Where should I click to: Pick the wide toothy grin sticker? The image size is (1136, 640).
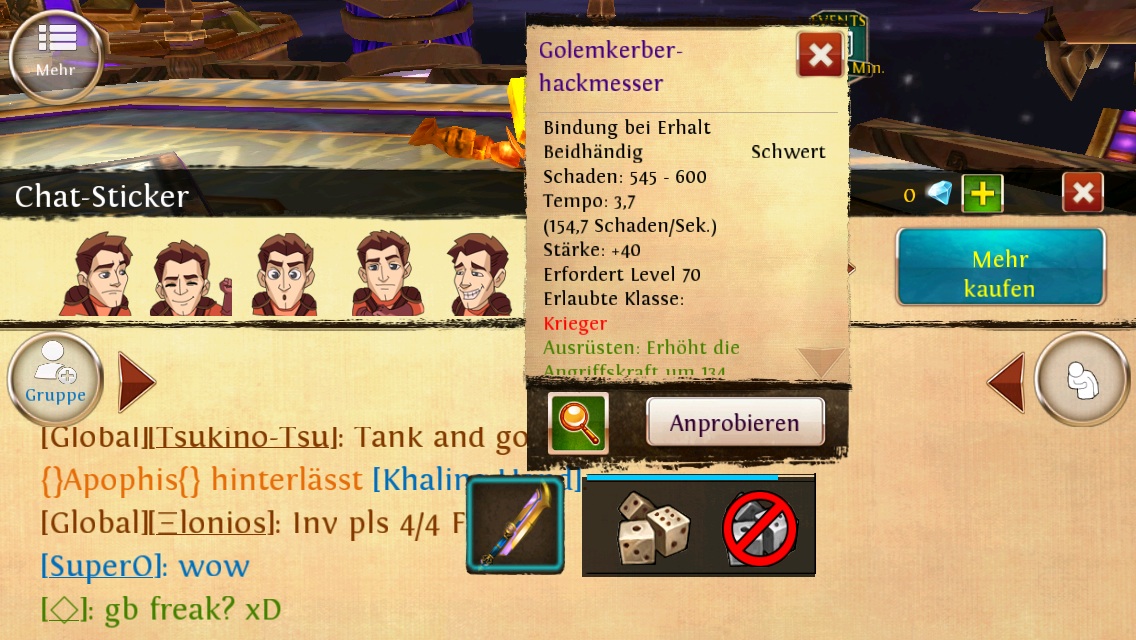(478, 277)
